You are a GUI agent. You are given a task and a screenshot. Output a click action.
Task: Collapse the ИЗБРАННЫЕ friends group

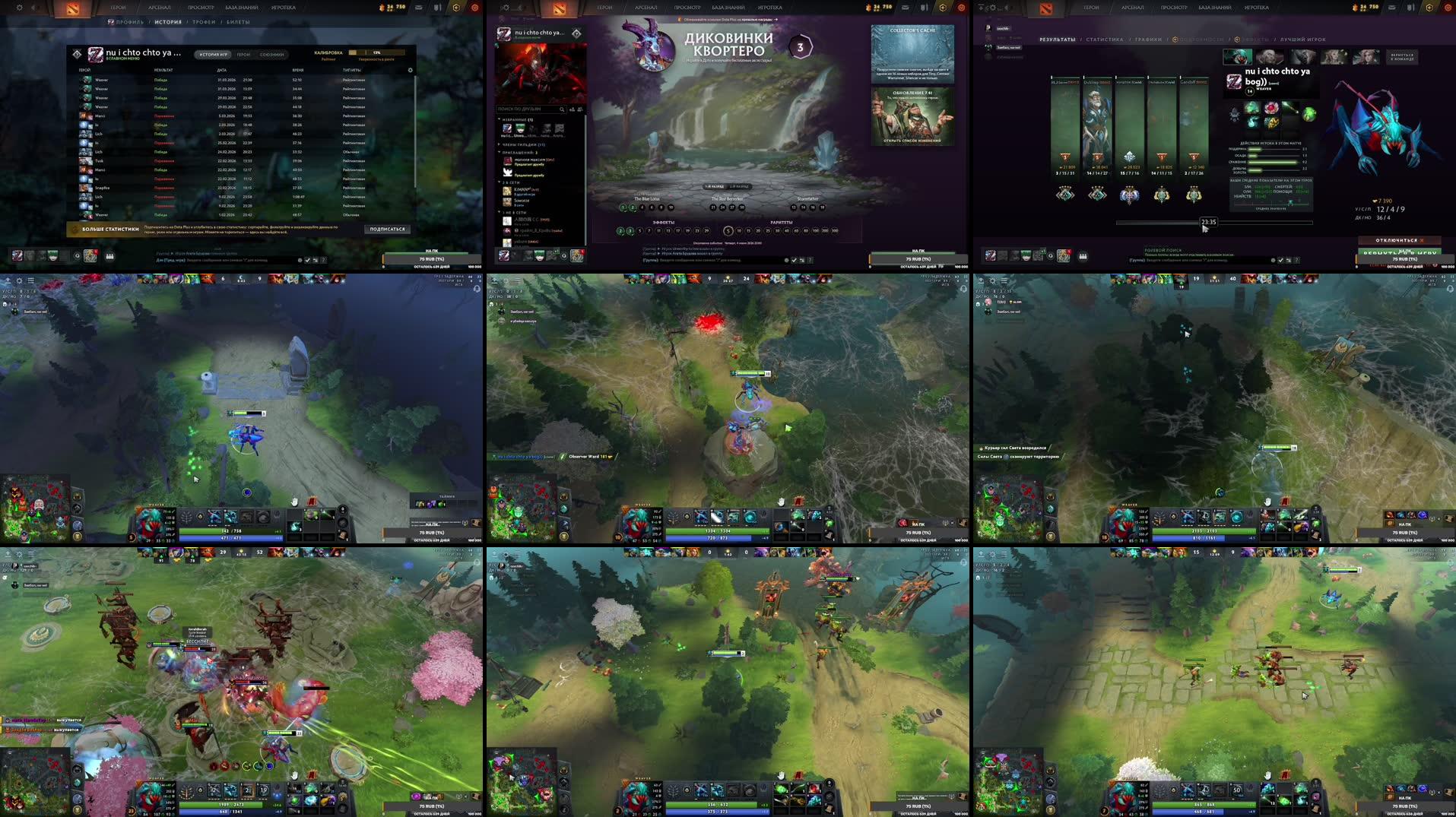499,119
